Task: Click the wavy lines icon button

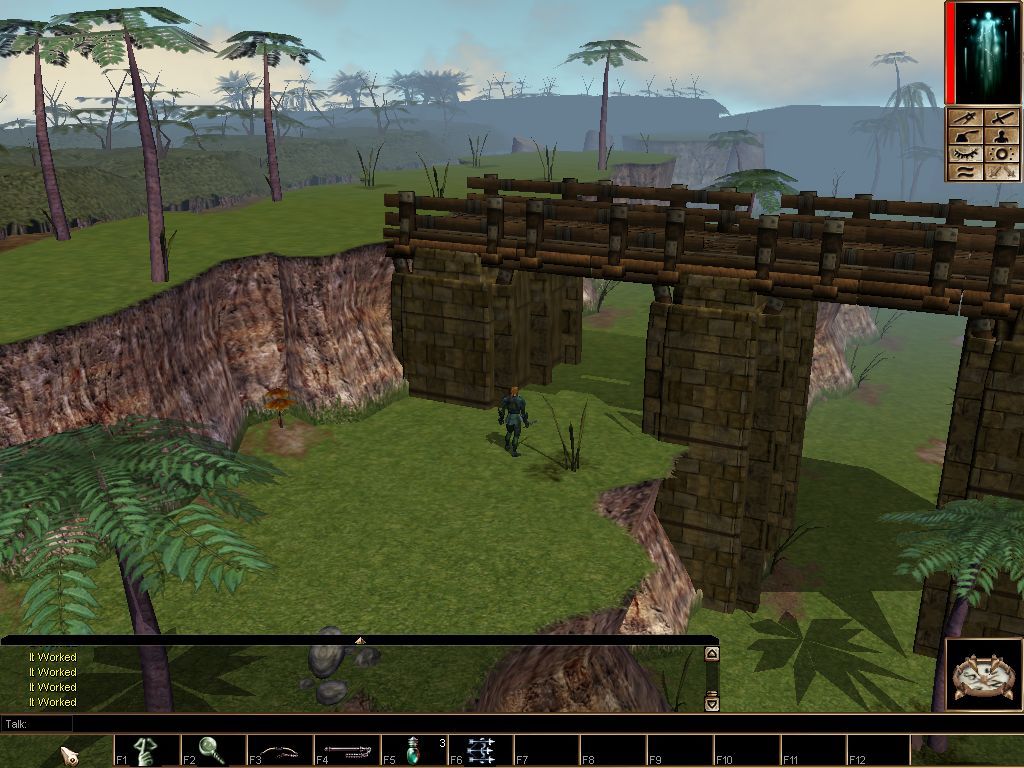Action: [965, 172]
